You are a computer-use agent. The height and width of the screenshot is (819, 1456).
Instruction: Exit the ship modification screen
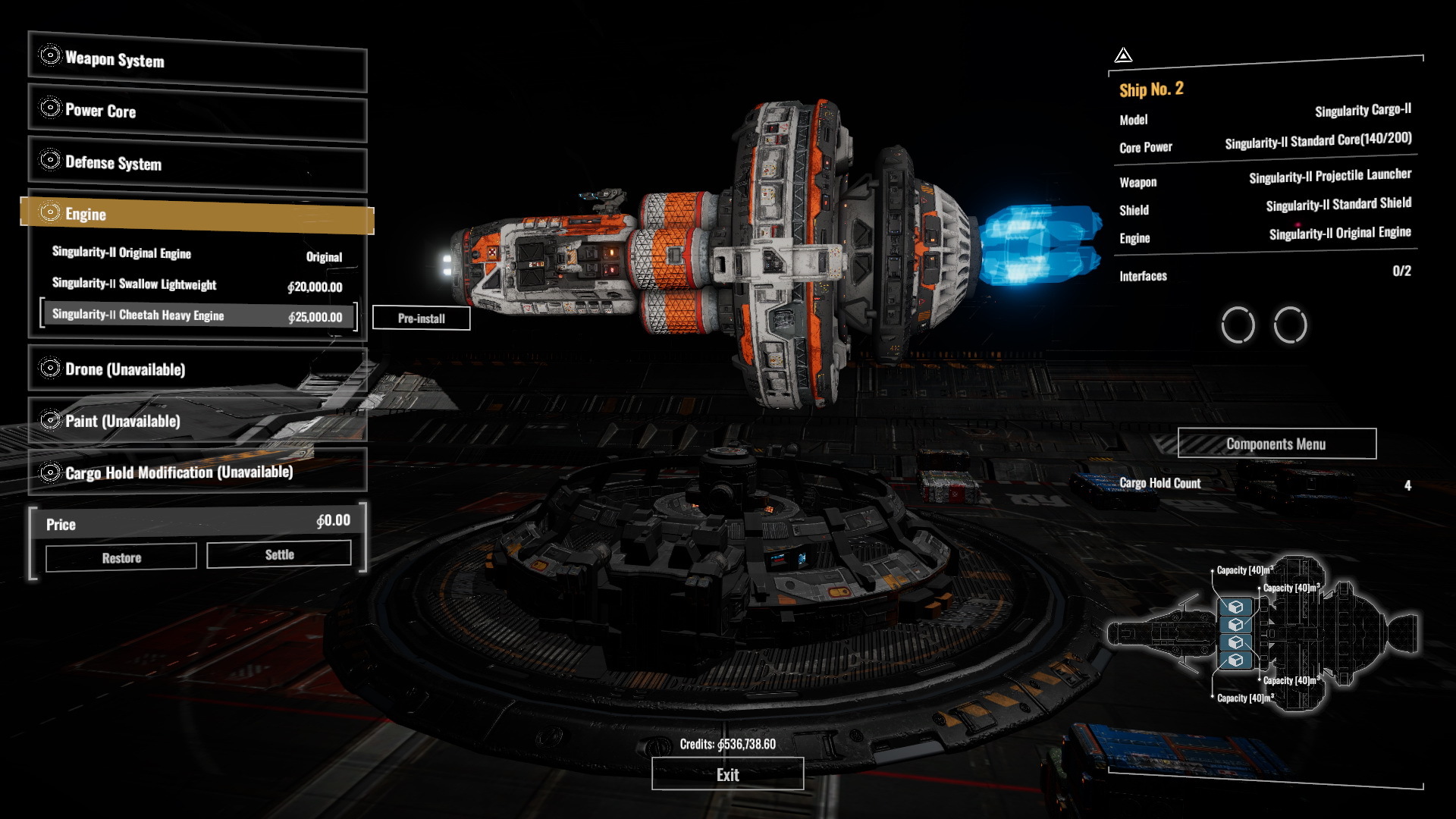[727, 775]
